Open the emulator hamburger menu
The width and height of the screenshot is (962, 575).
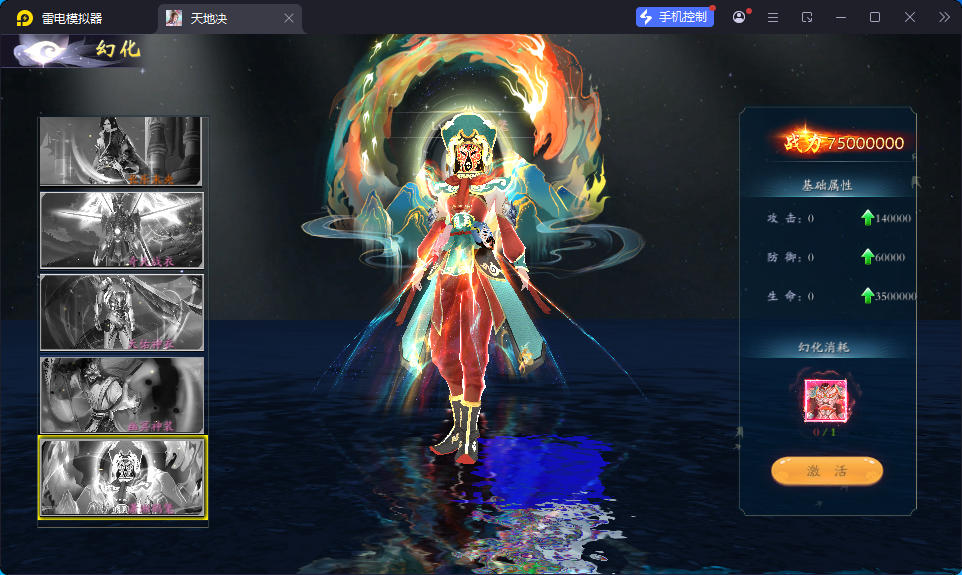[773, 17]
